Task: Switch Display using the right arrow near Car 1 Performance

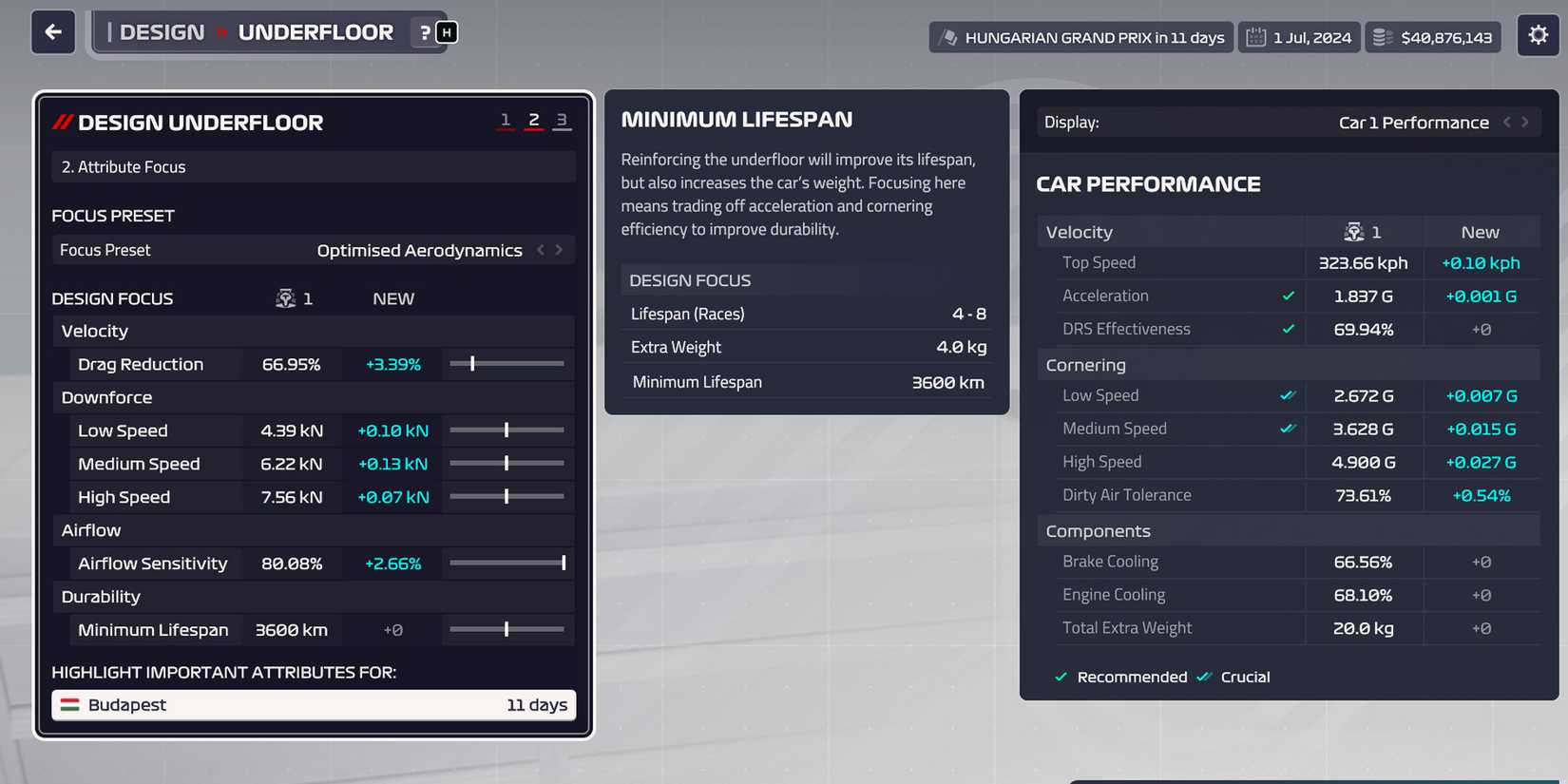Action: pos(1524,122)
